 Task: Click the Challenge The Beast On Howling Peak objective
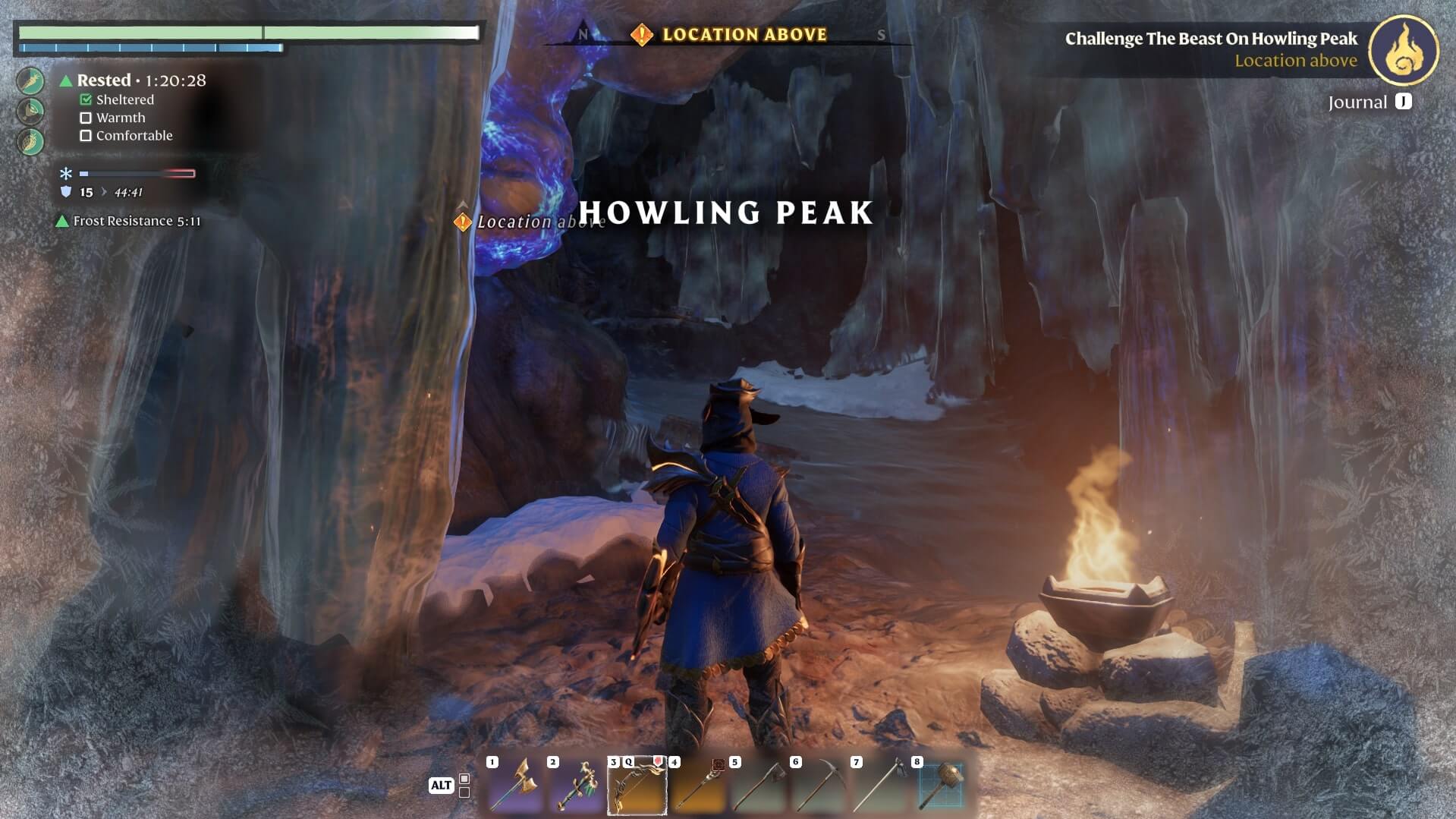pos(1210,39)
